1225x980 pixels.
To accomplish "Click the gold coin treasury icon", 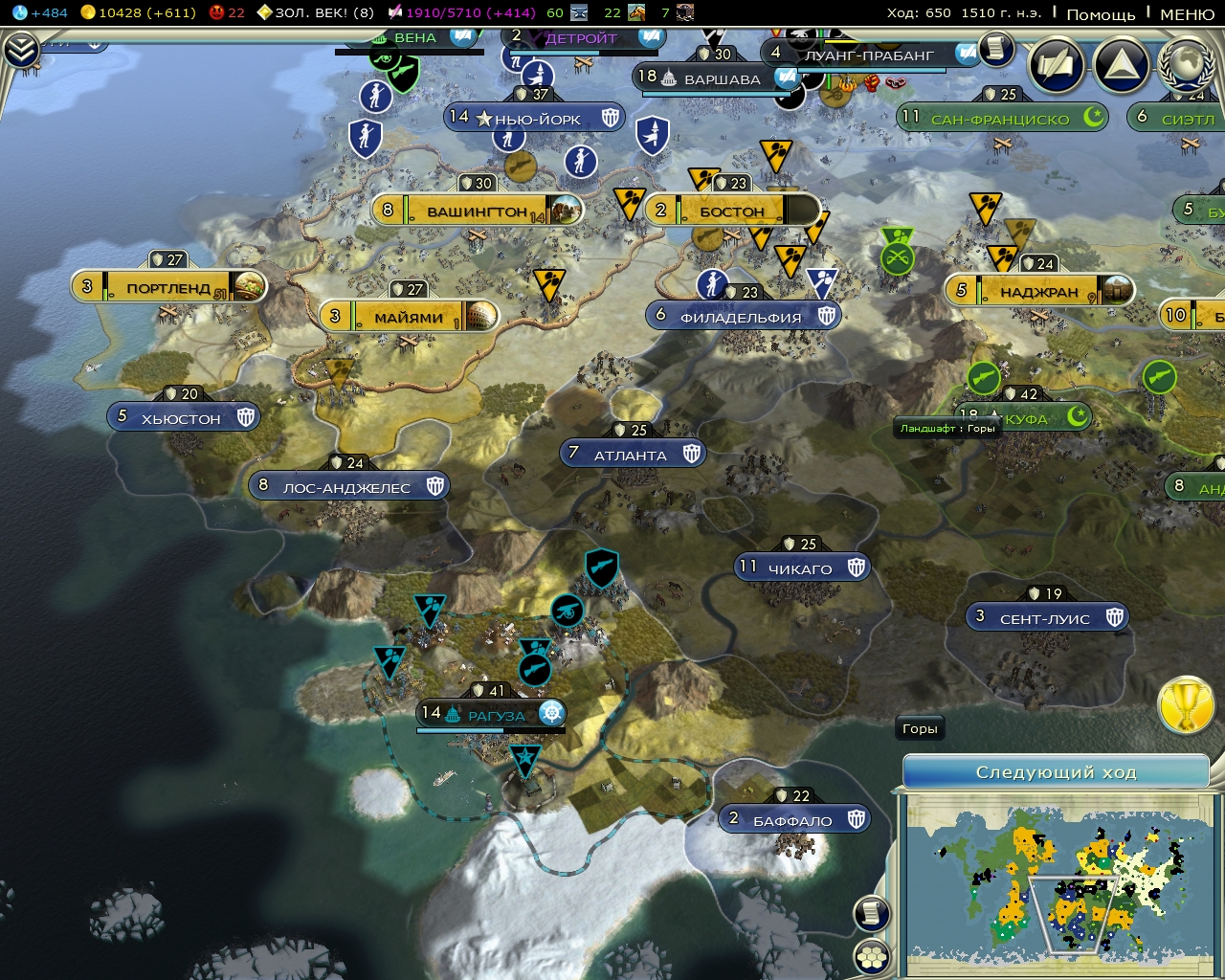I will (x=89, y=13).
